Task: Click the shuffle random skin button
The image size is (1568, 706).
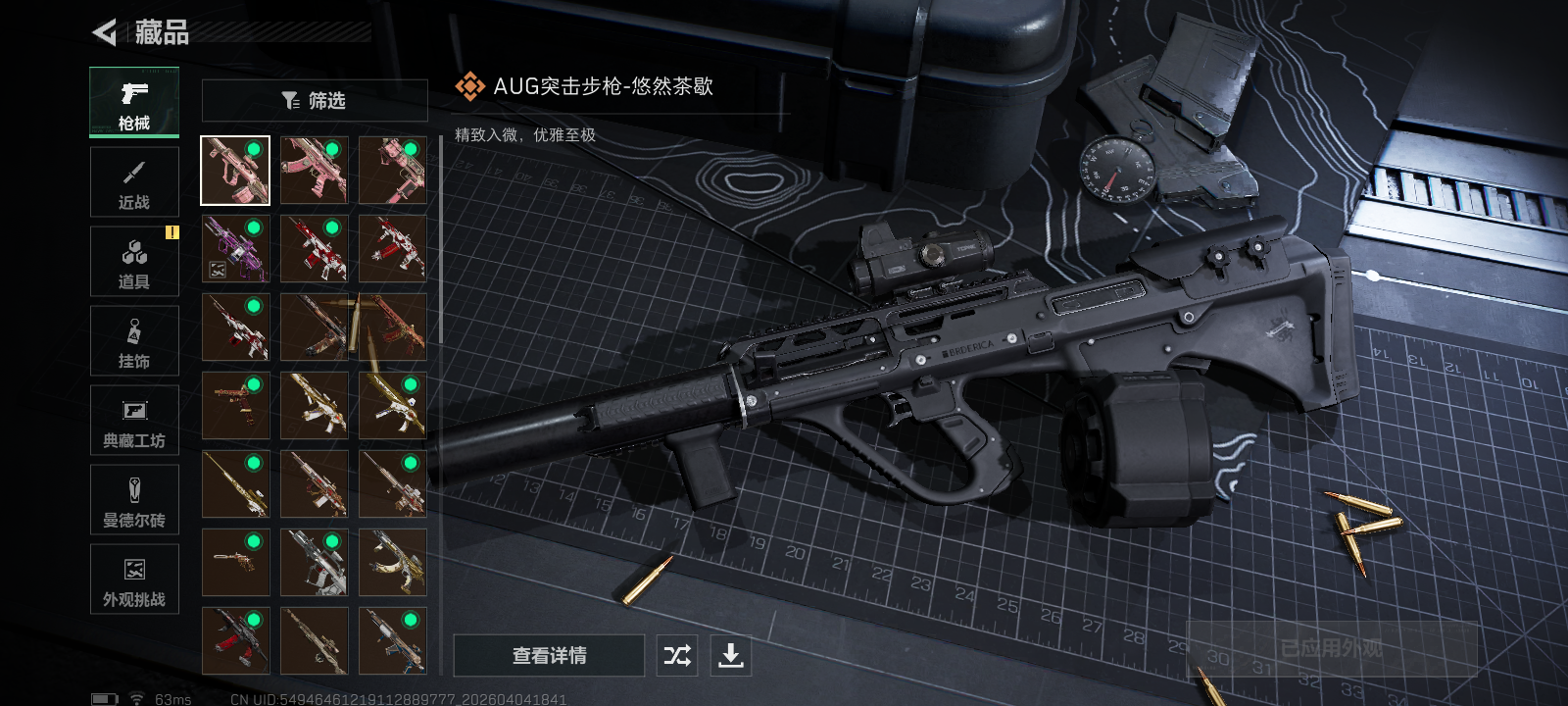Action: (677, 655)
